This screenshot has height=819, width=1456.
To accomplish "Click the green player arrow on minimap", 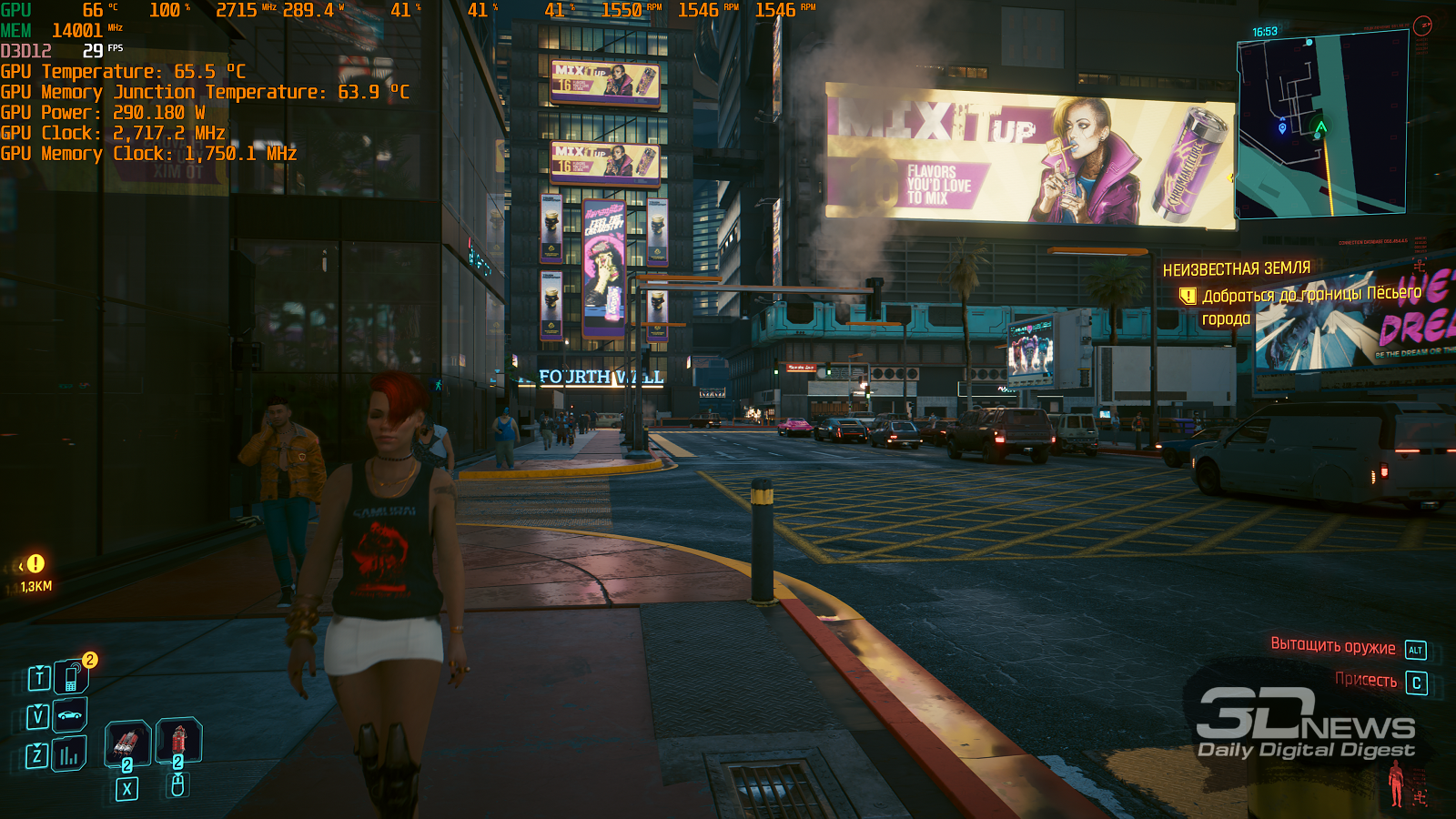I will (x=1320, y=127).
